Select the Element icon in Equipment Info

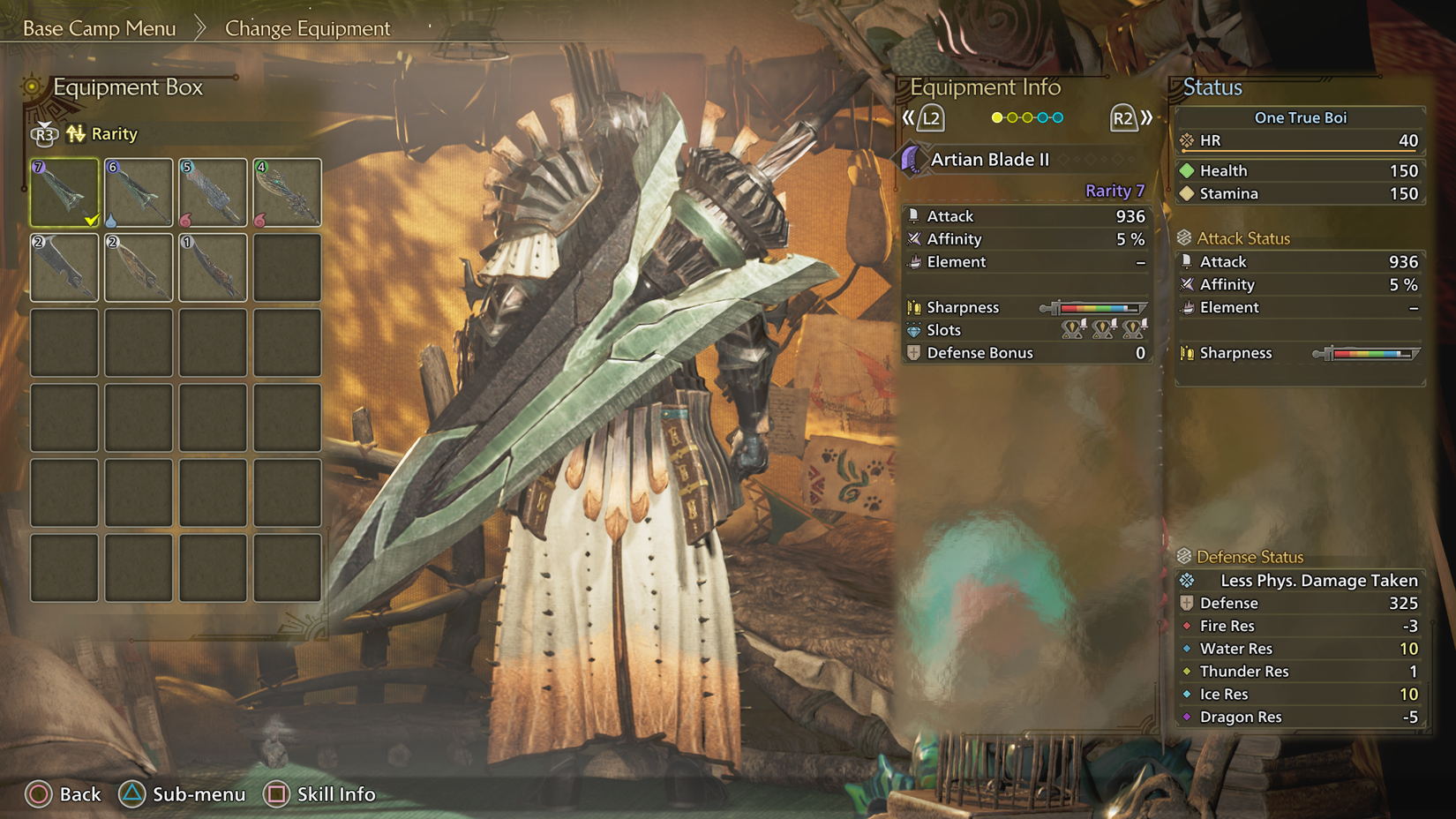point(915,262)
